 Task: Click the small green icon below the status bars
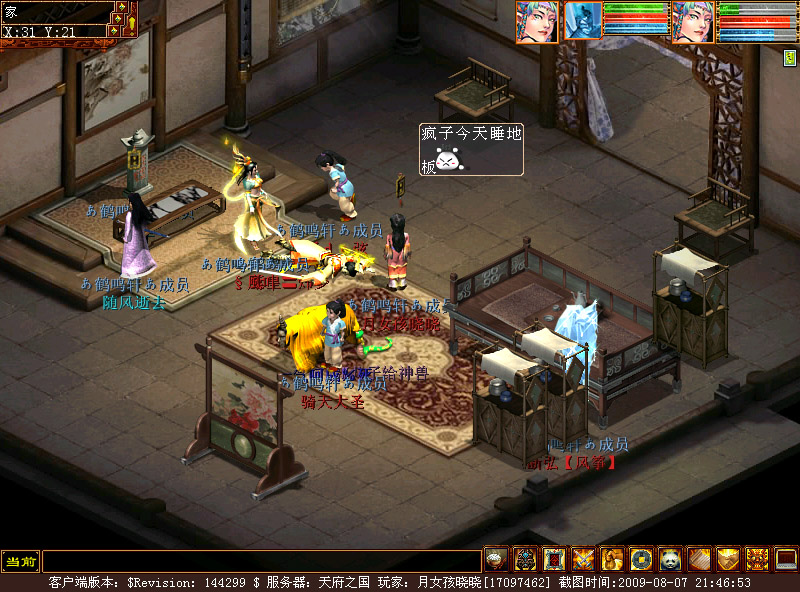pos(790,57)
